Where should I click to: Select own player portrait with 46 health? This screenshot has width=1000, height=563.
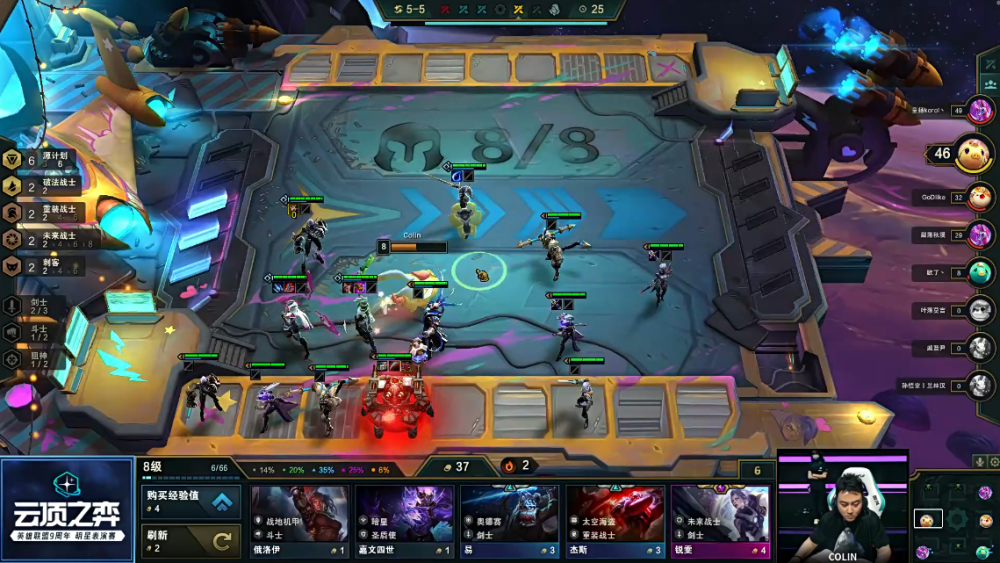(x=970, y=154)
